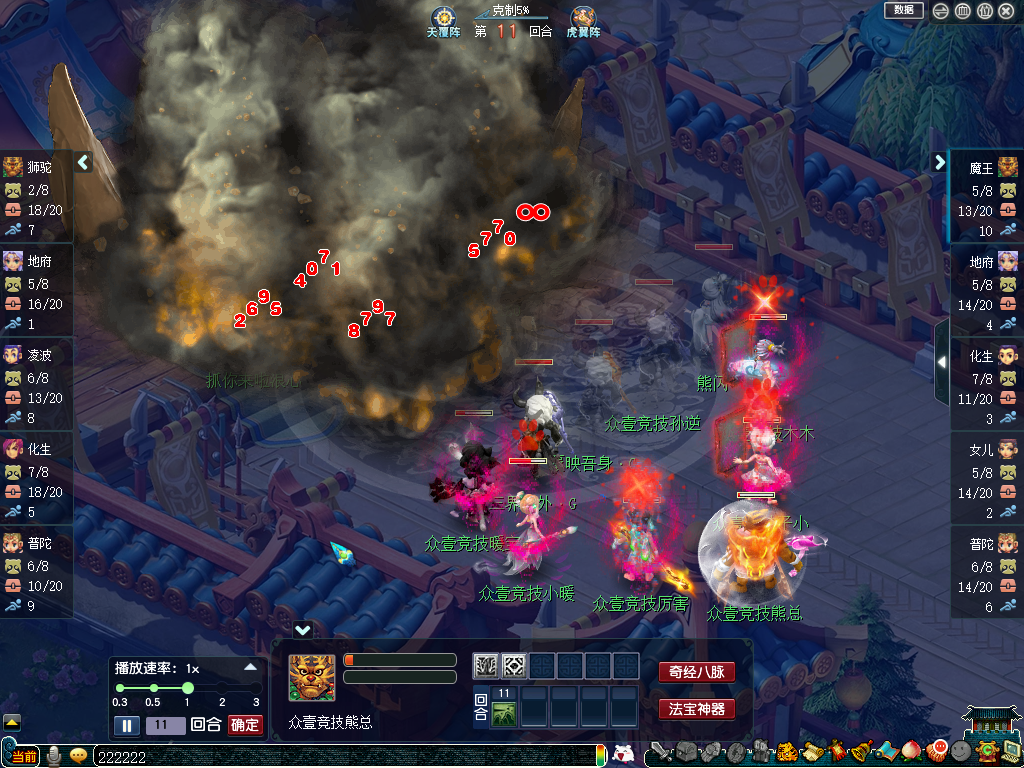1024x768 pixels.
Task: Collapse the left team panel arrow
Action: point(84,162)
